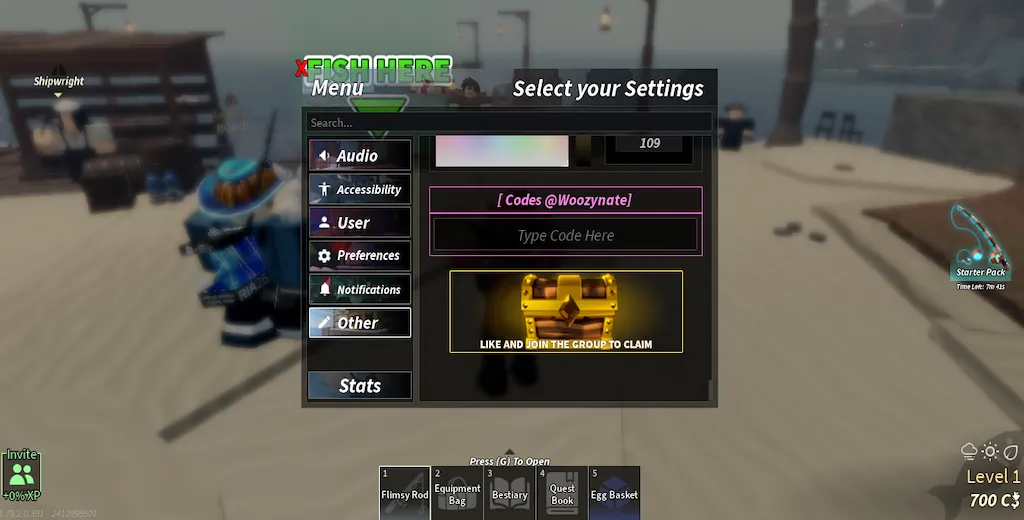Click the 109 value box
Screen dimensions: 1024x520
click(650, 143)
